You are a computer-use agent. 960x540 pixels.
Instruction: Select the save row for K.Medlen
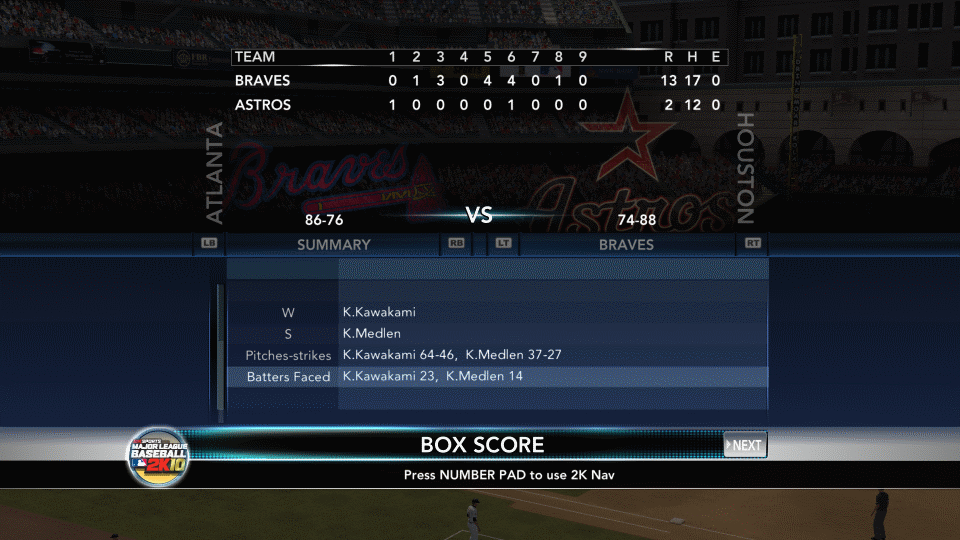497,334
